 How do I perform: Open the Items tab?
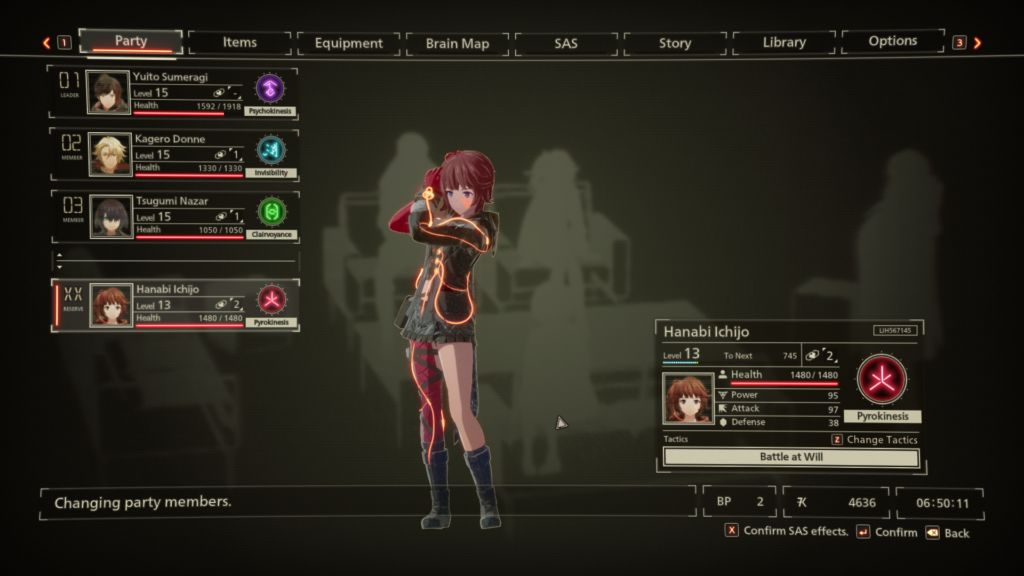pyautogui.click(x=240, y=43)
